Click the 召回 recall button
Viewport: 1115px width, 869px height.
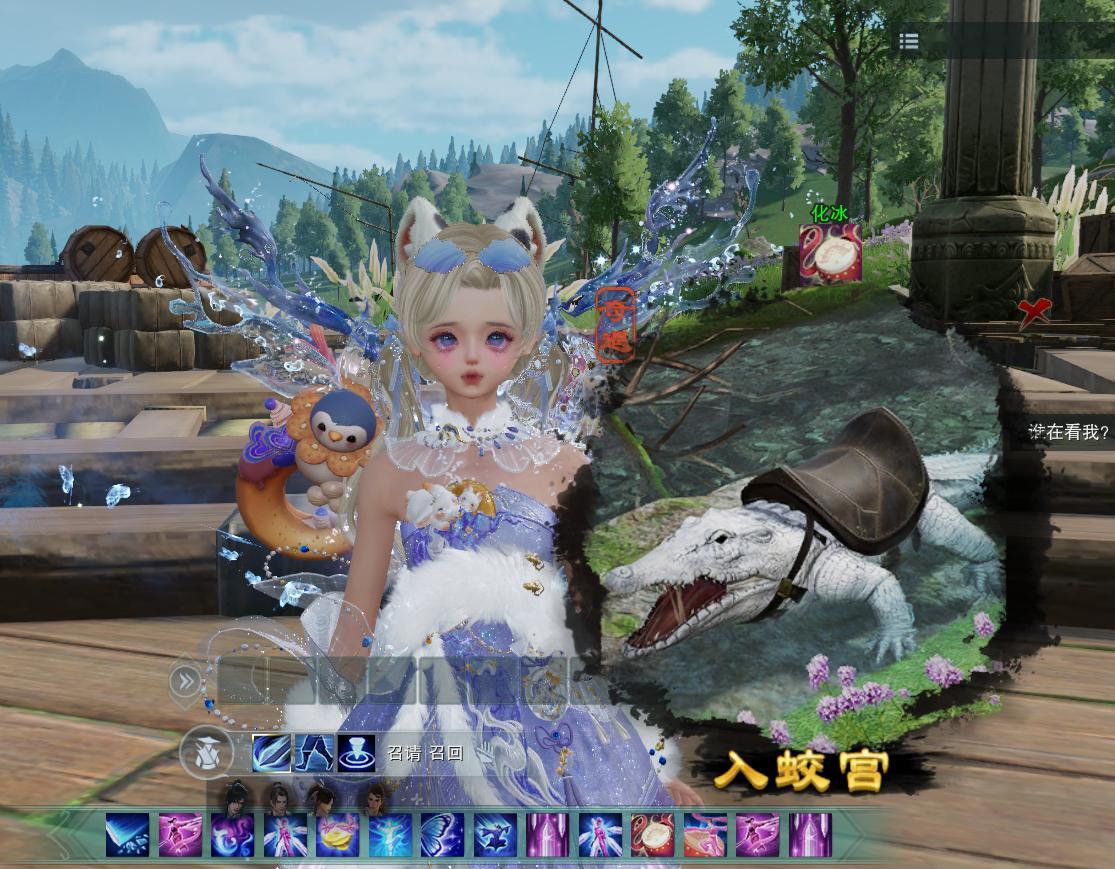coord(446,754)
